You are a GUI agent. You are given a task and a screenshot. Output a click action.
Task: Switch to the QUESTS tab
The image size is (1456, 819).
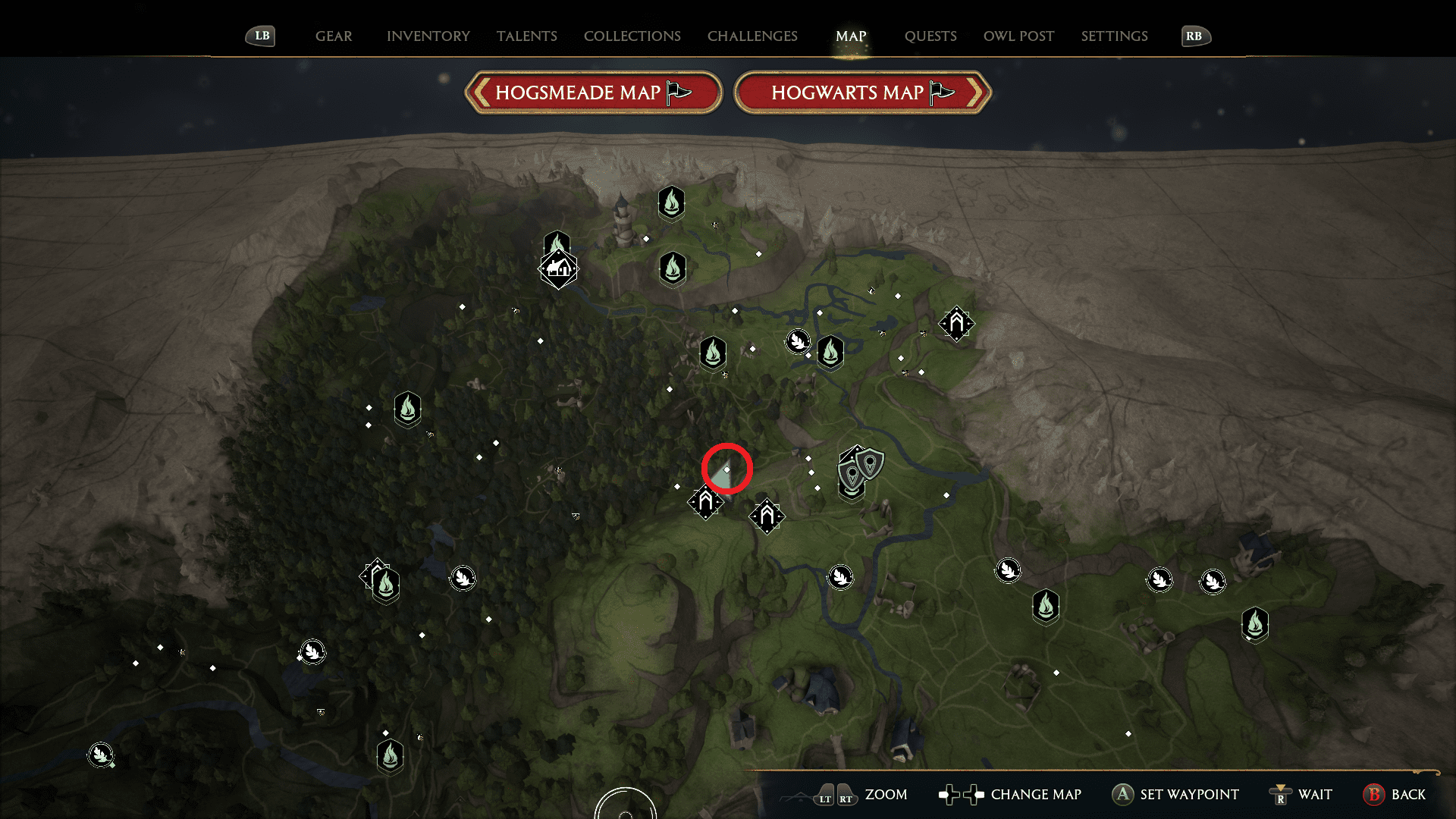930,36
